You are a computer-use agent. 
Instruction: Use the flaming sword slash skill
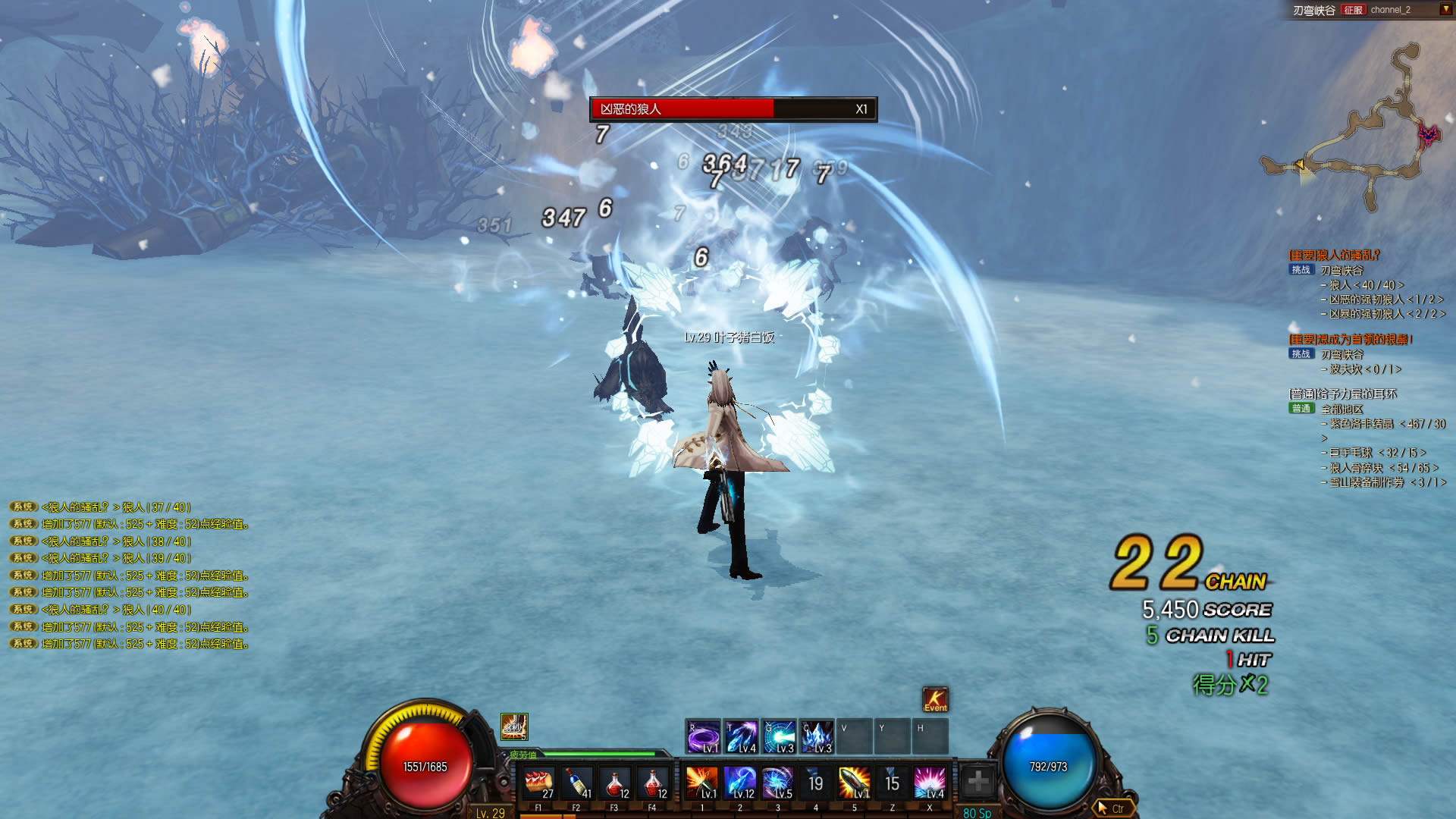701,783
